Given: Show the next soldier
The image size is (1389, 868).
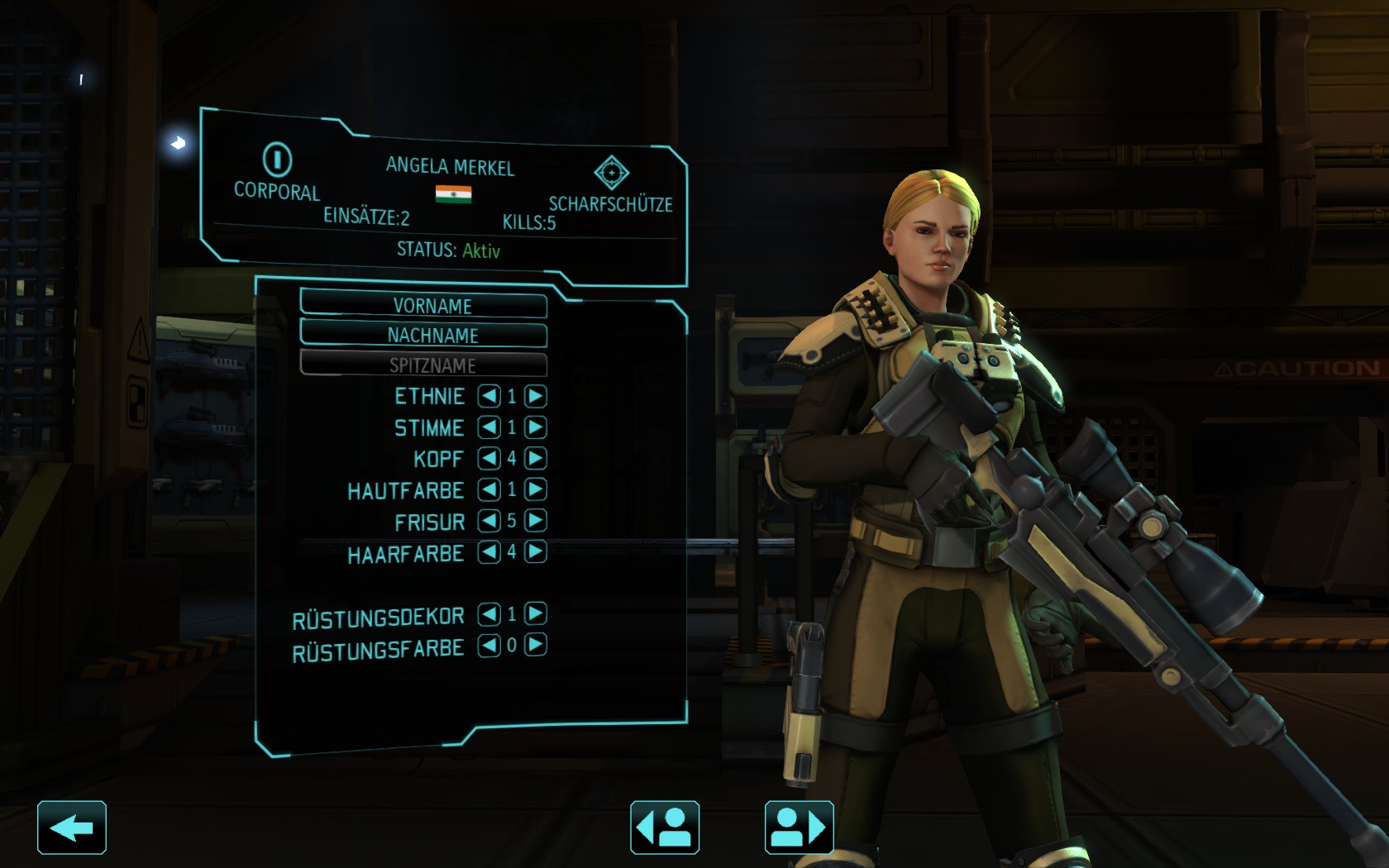Looking at the screenshot, I should (799, 827).
